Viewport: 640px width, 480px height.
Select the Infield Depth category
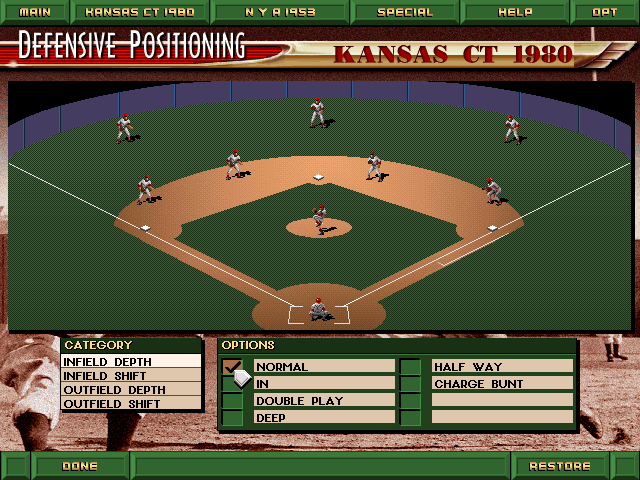click(131, 362)
